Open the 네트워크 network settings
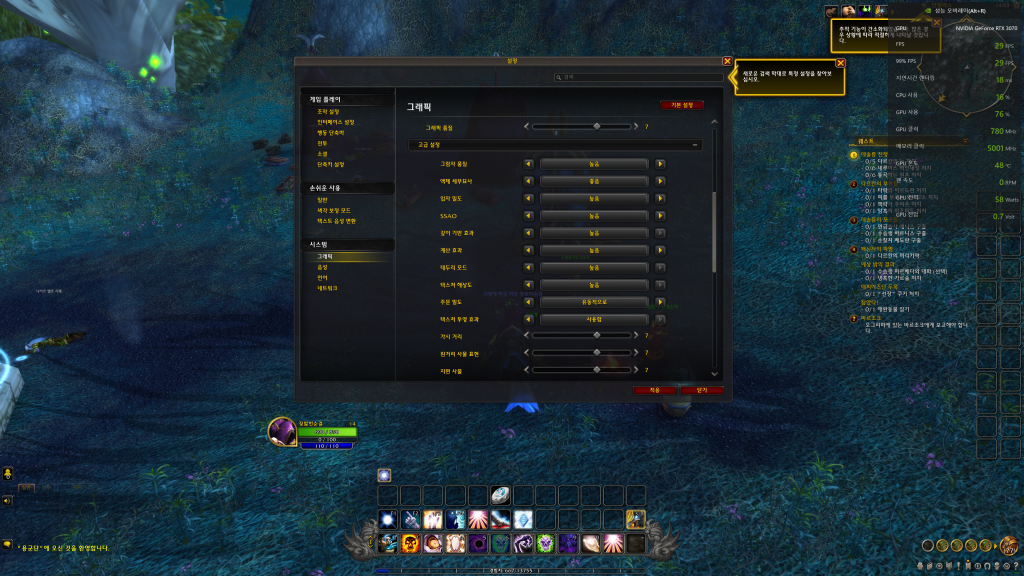The width and height of the screenshot is (1024, 576). click(x=327, y=287)
